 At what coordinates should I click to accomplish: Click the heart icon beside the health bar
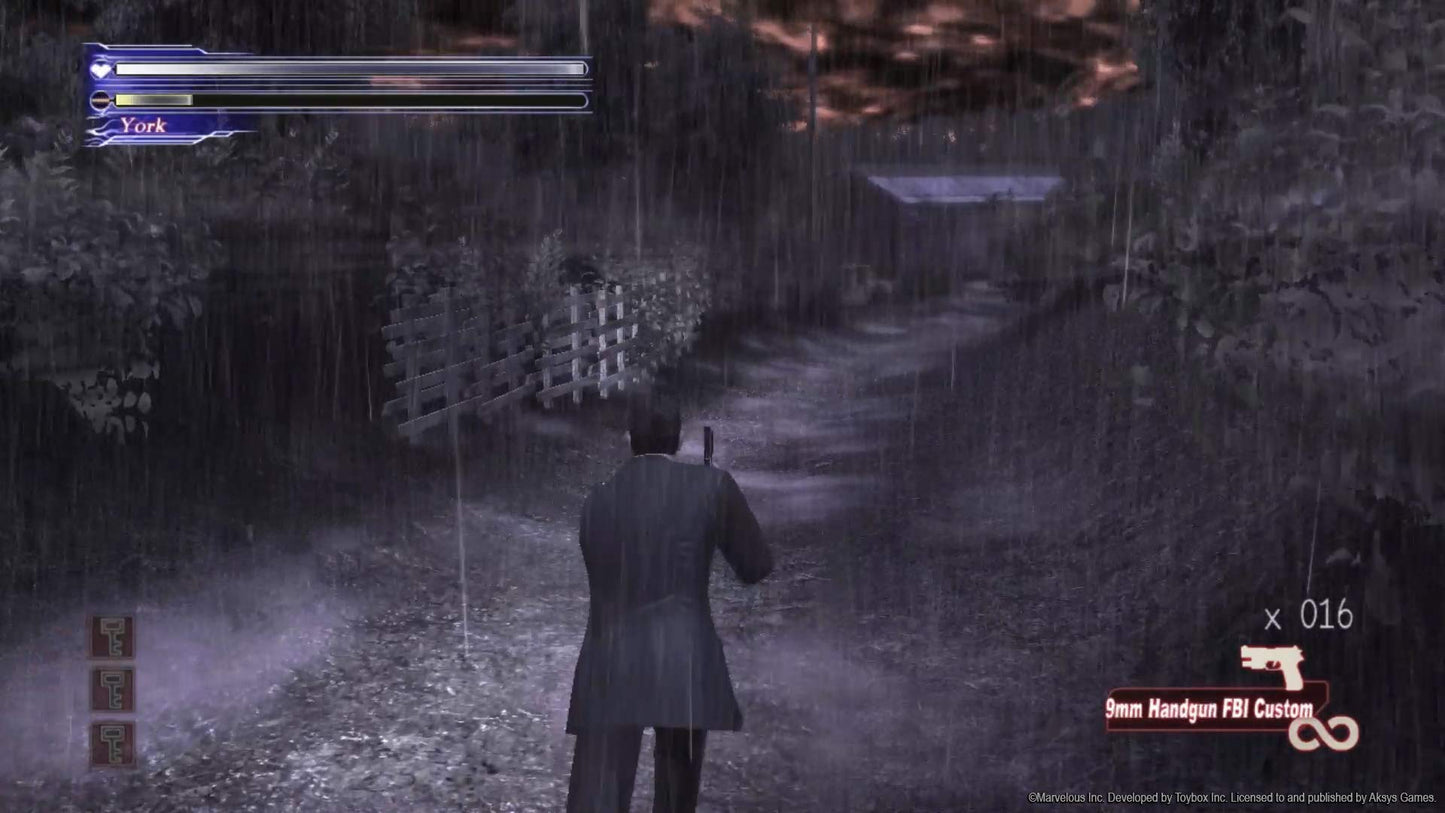tap(99, 69)
